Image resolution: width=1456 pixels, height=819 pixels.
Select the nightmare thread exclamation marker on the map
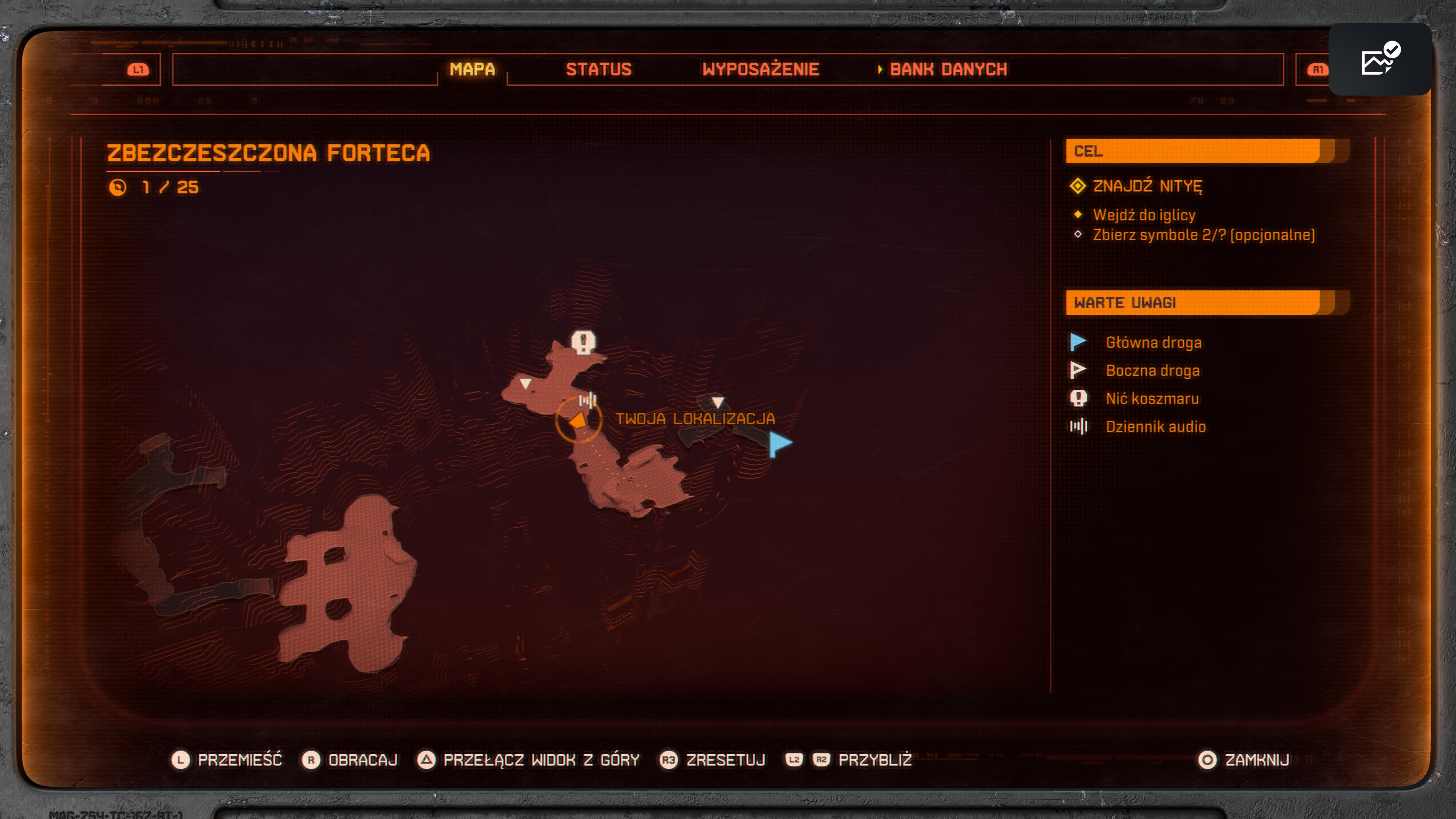coord(583,342)
